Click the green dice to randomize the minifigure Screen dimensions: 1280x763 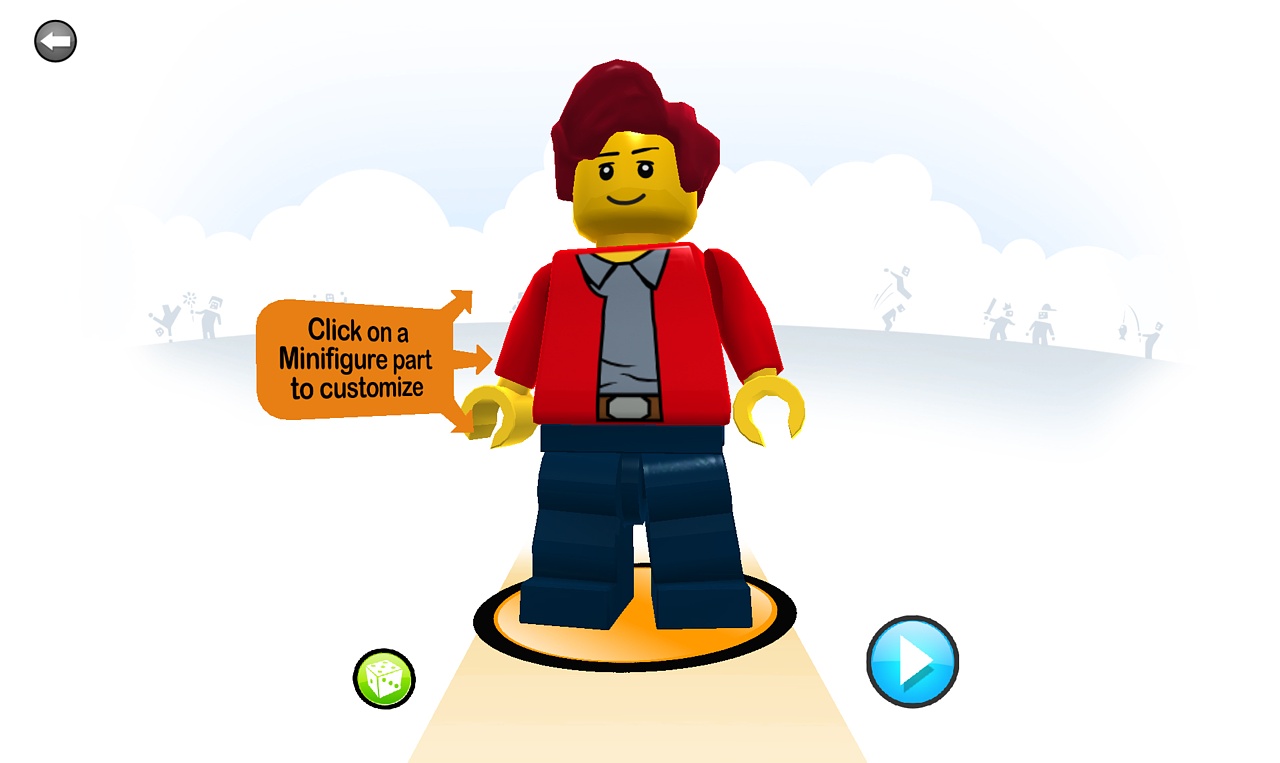coord(385,678)
